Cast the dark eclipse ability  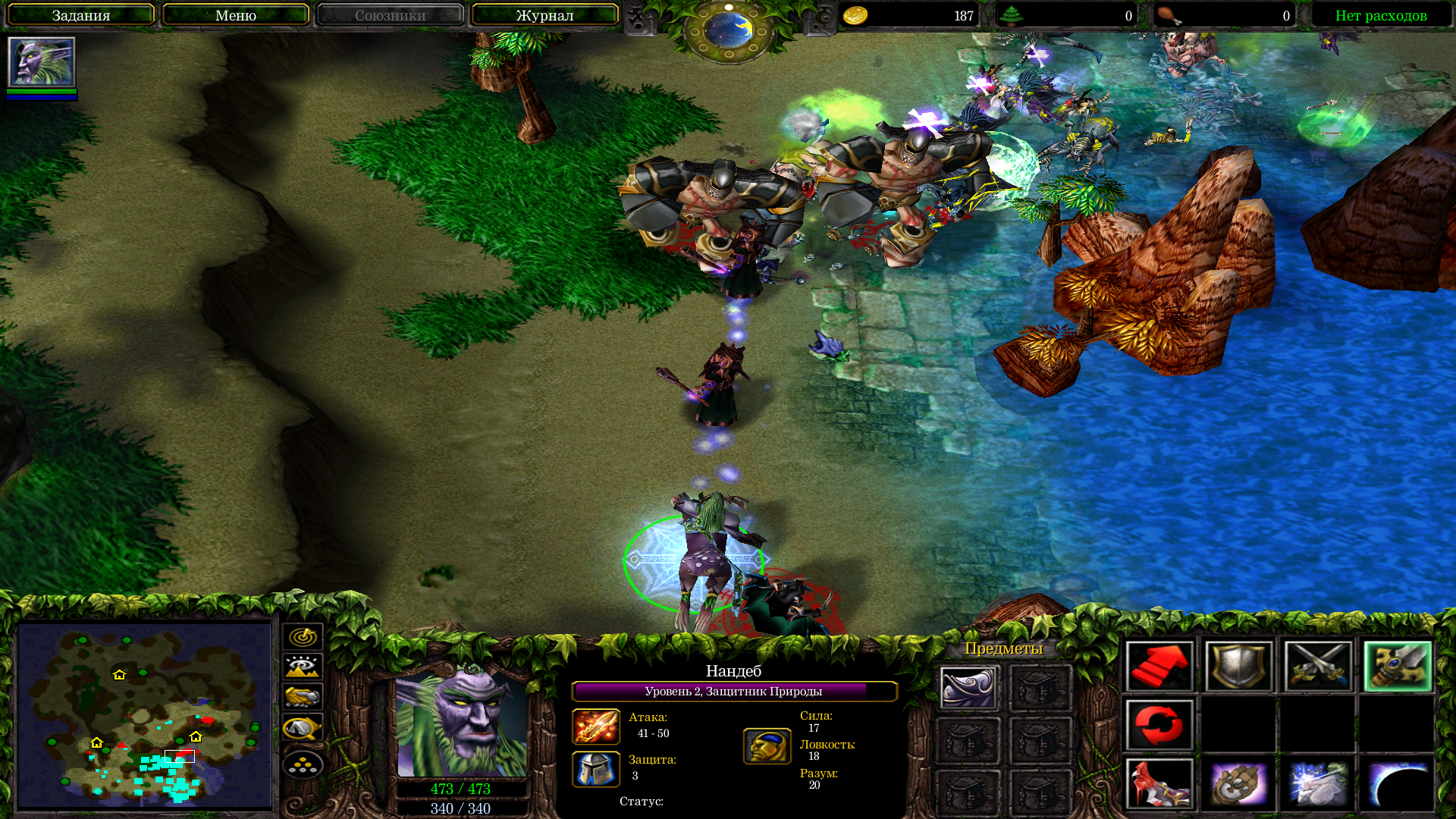1397,783
